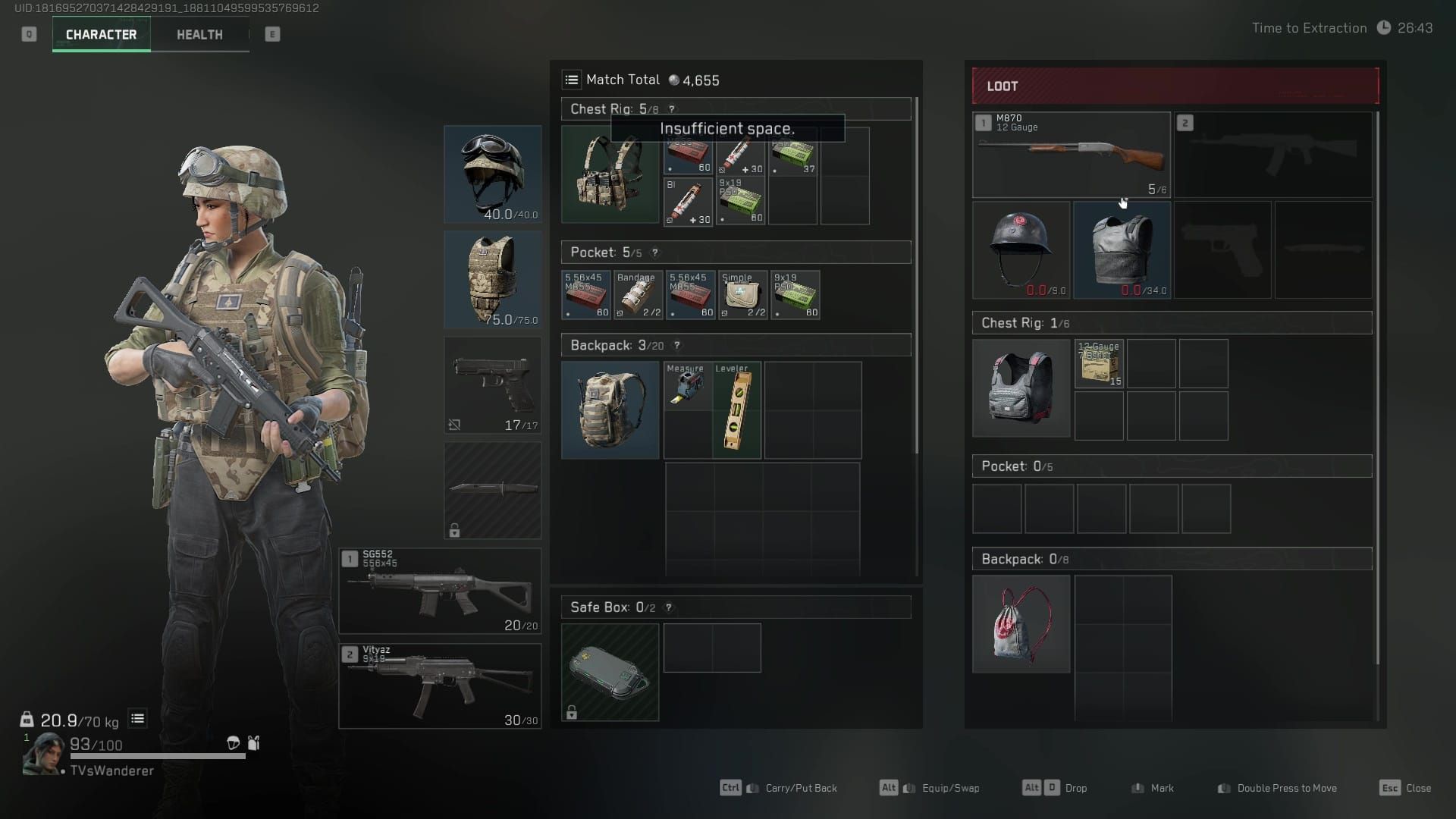Switch to the Character tab
The height and width of the screenshot is (819, 1456).
tap(101, 34)
